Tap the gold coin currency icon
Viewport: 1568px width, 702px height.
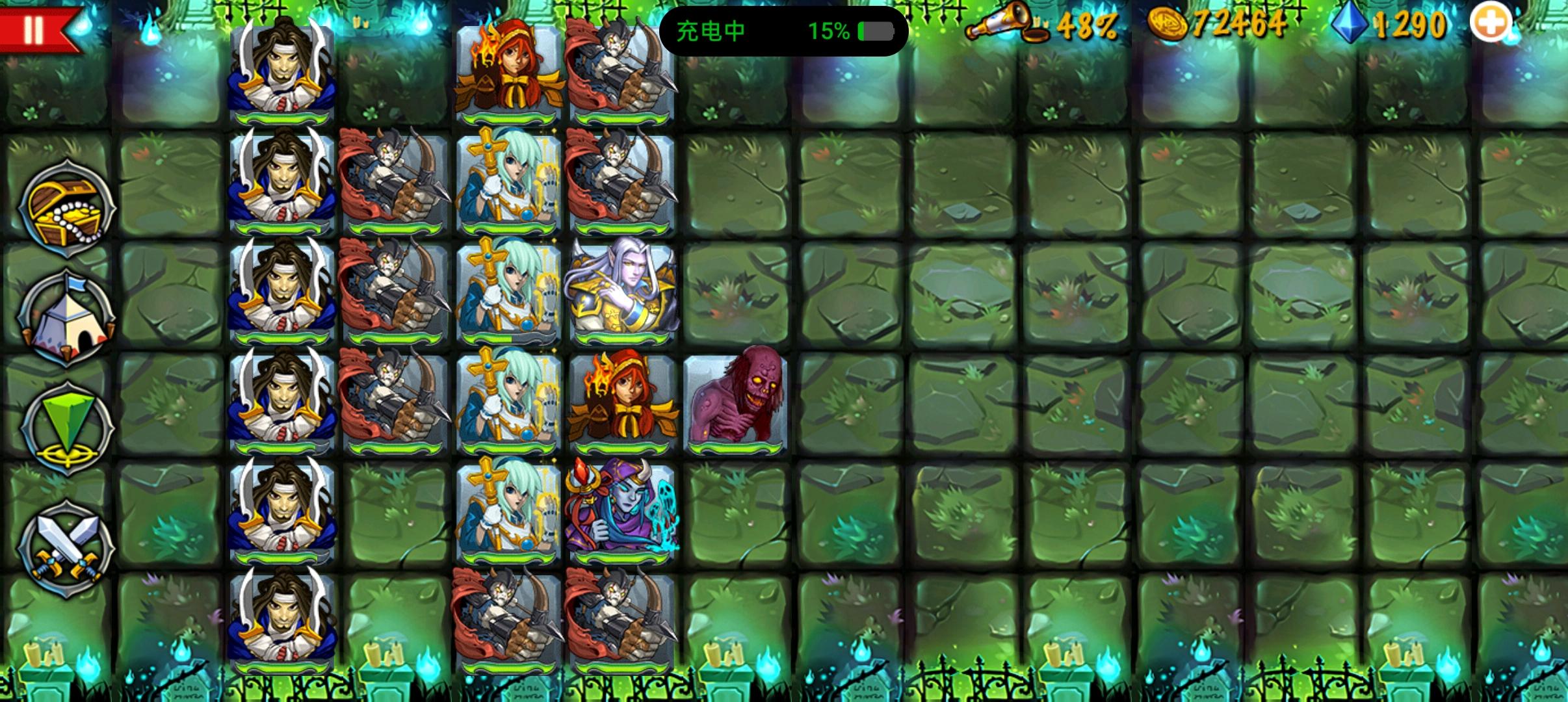[x=1166, y=25]
